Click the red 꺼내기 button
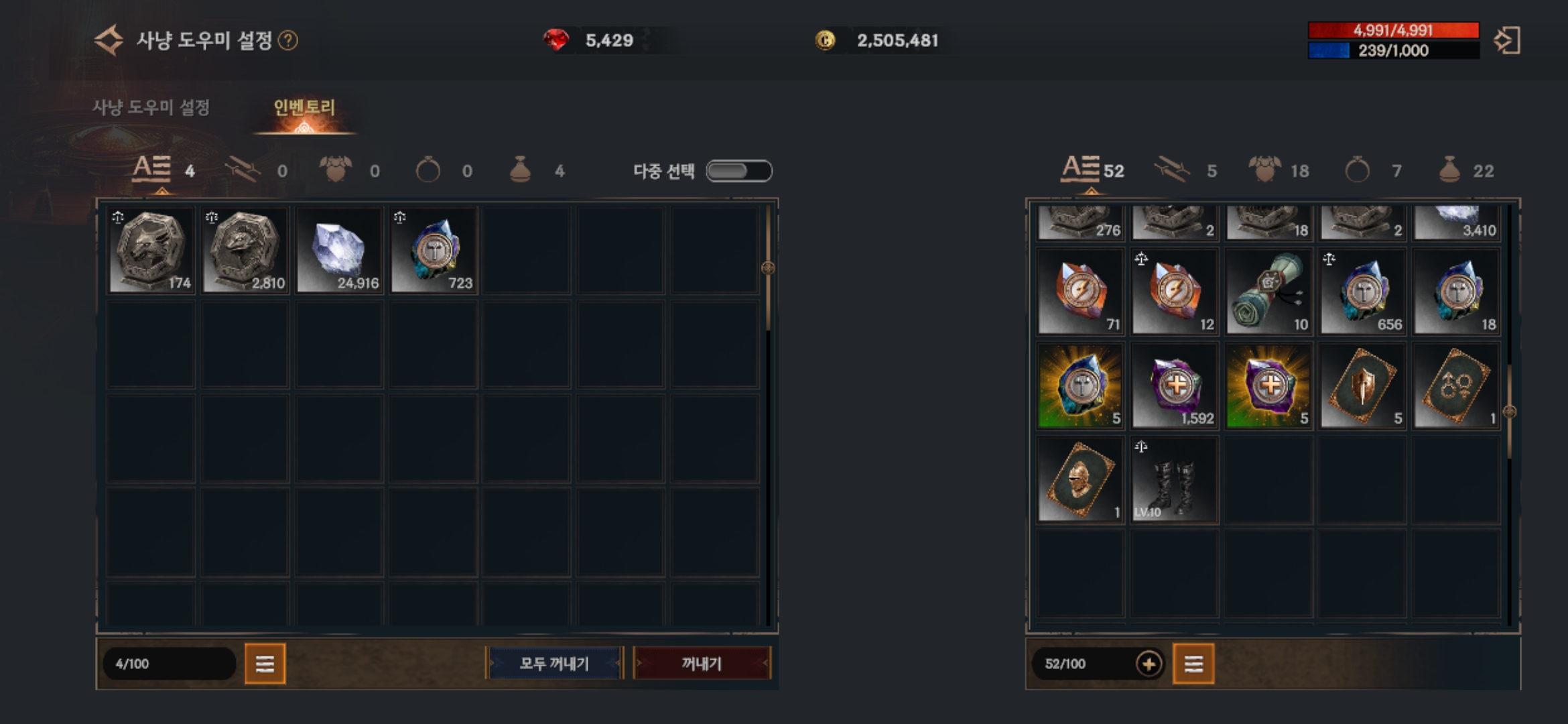The image size is (1568, 724). point(702,664)
